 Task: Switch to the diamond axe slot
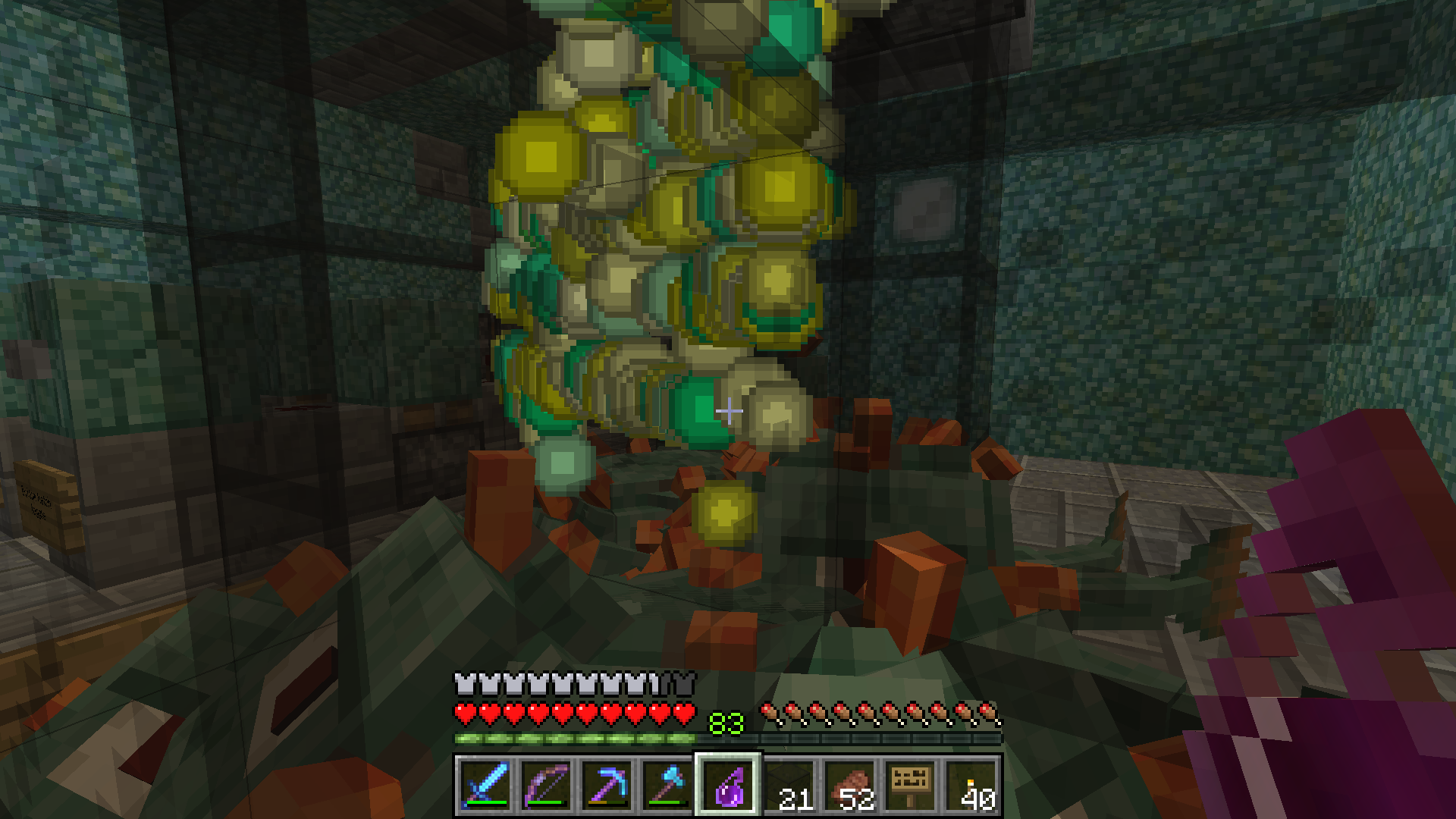click(667, 785)
